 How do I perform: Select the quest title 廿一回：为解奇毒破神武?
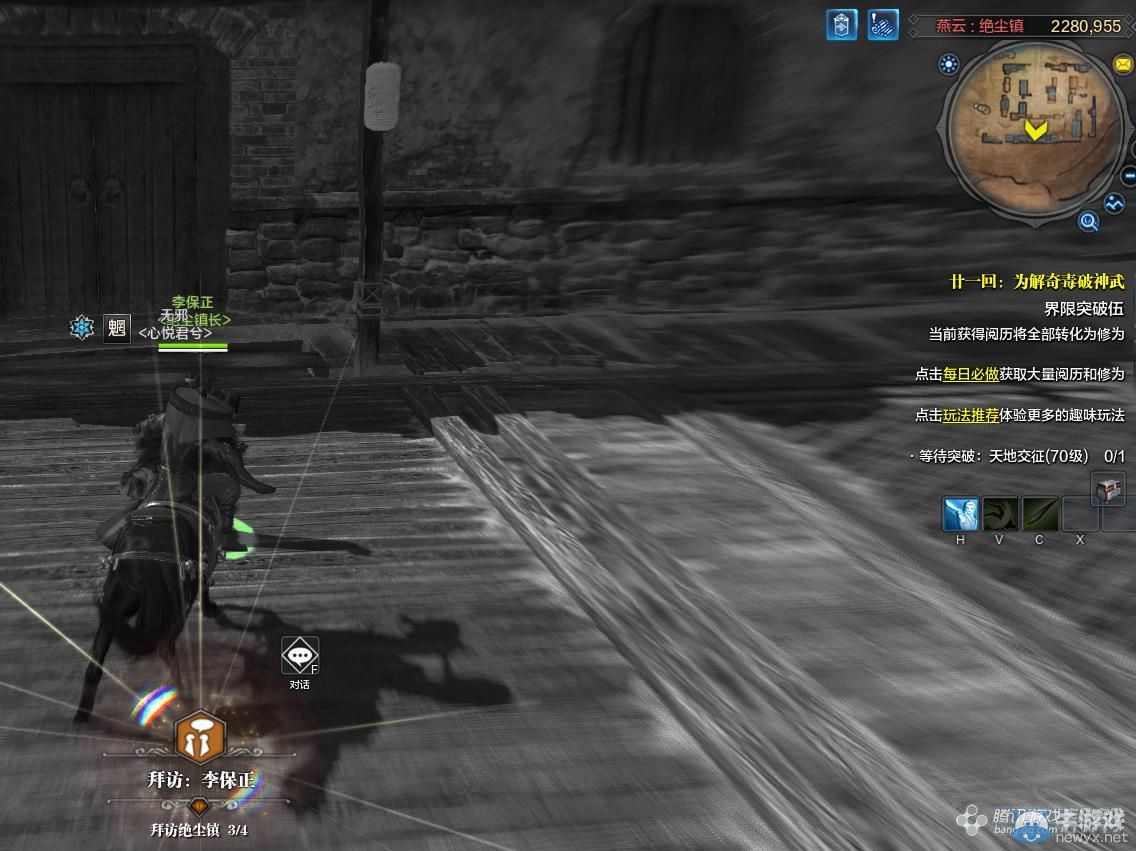point(1036,282)
